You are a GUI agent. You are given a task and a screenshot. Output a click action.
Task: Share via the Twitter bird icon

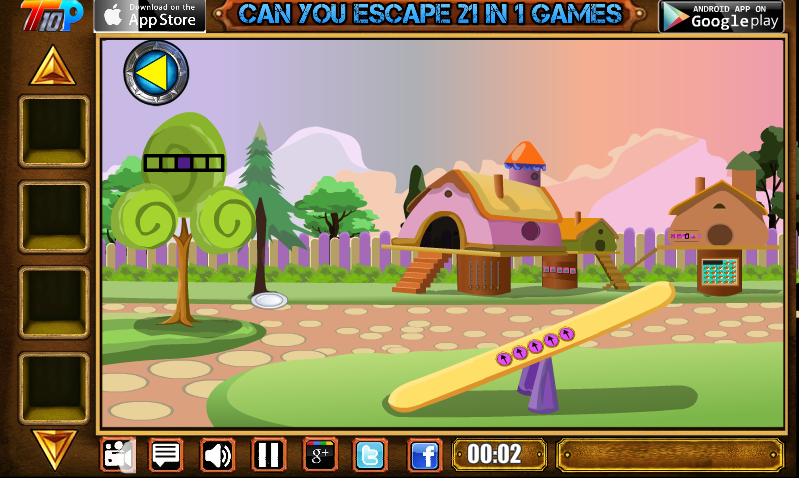[x=370, y=455]
